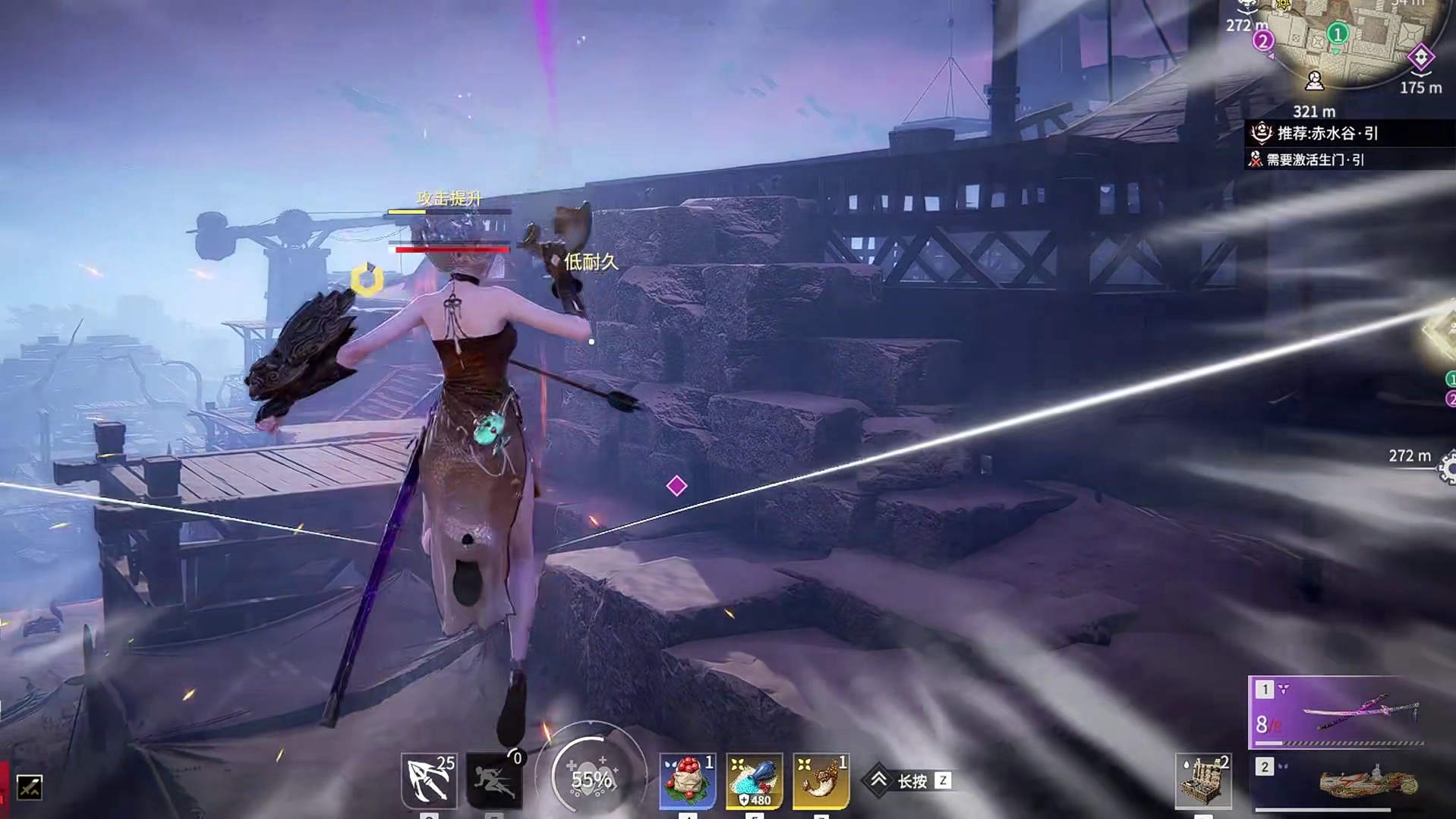The width and height of the screenshot is (1456, 819).
Task: Select the yellow hexagon ping marker
Action: 367,279
